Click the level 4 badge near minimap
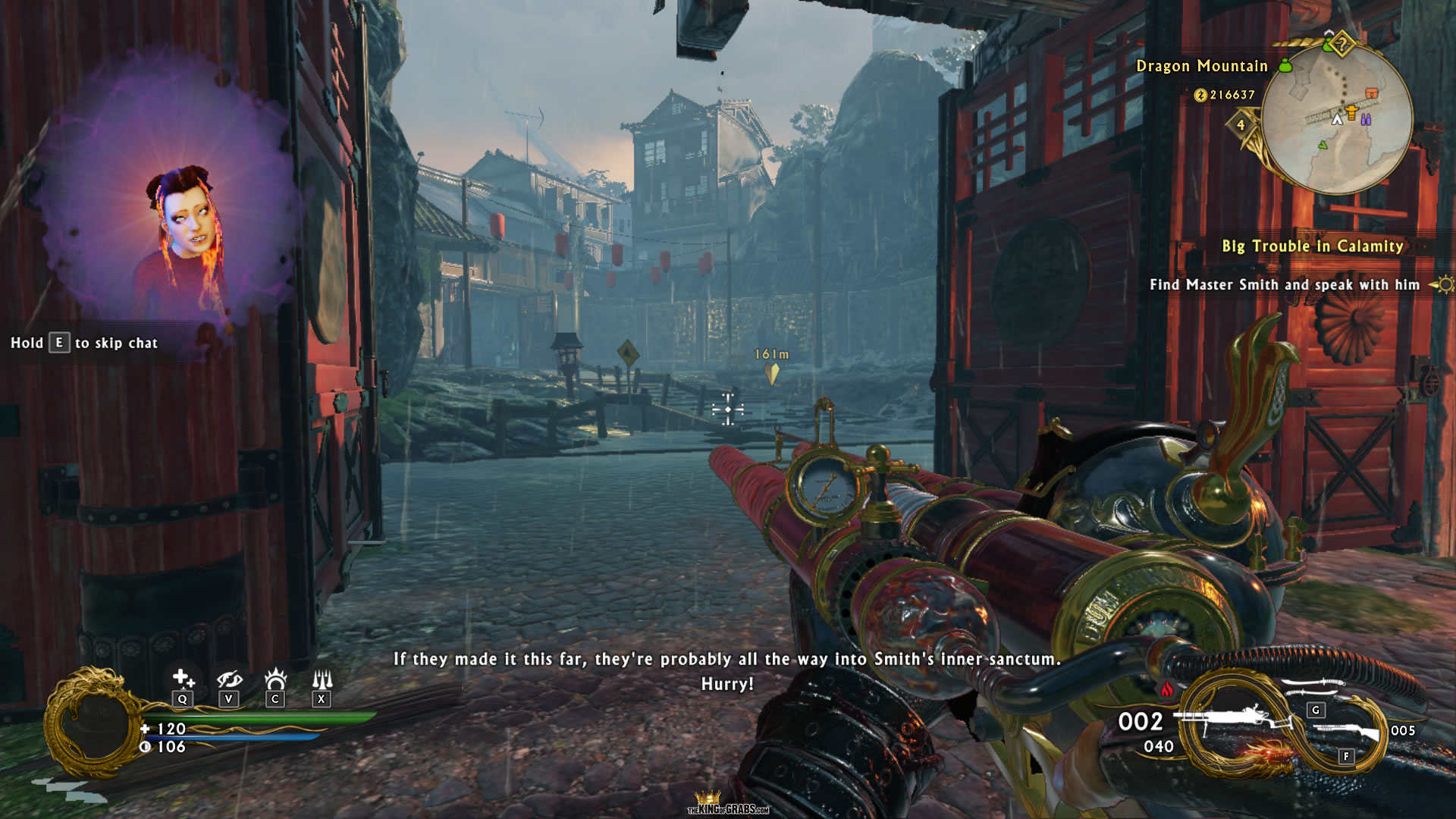 pyautogui.click(x=1241, y=125)
